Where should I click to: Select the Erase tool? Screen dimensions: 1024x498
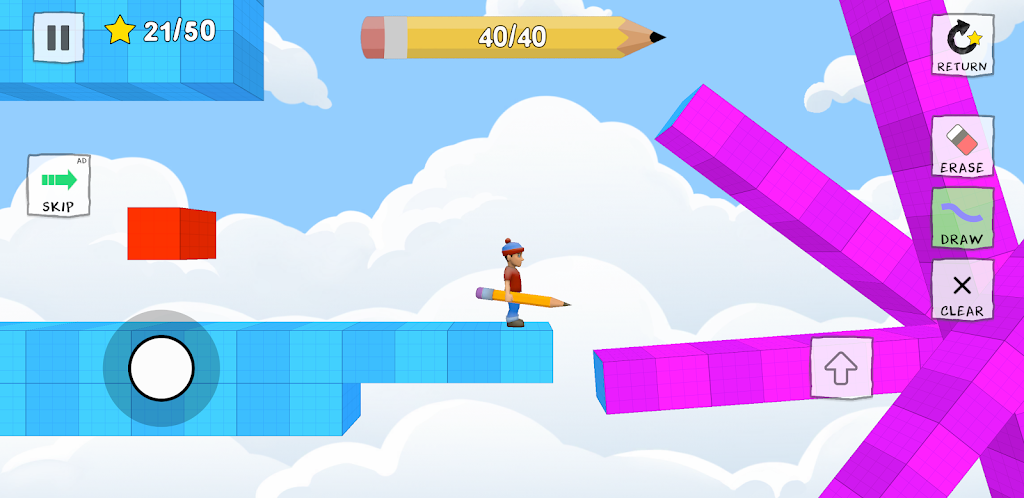pyautogui.click(x=962, y=146)
